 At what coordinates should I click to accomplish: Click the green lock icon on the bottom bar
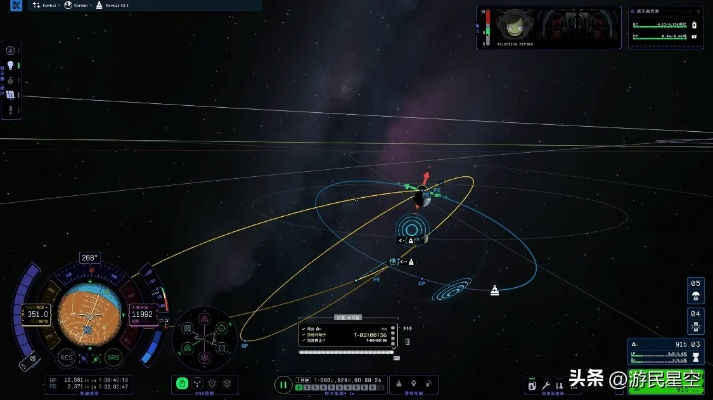182,383
